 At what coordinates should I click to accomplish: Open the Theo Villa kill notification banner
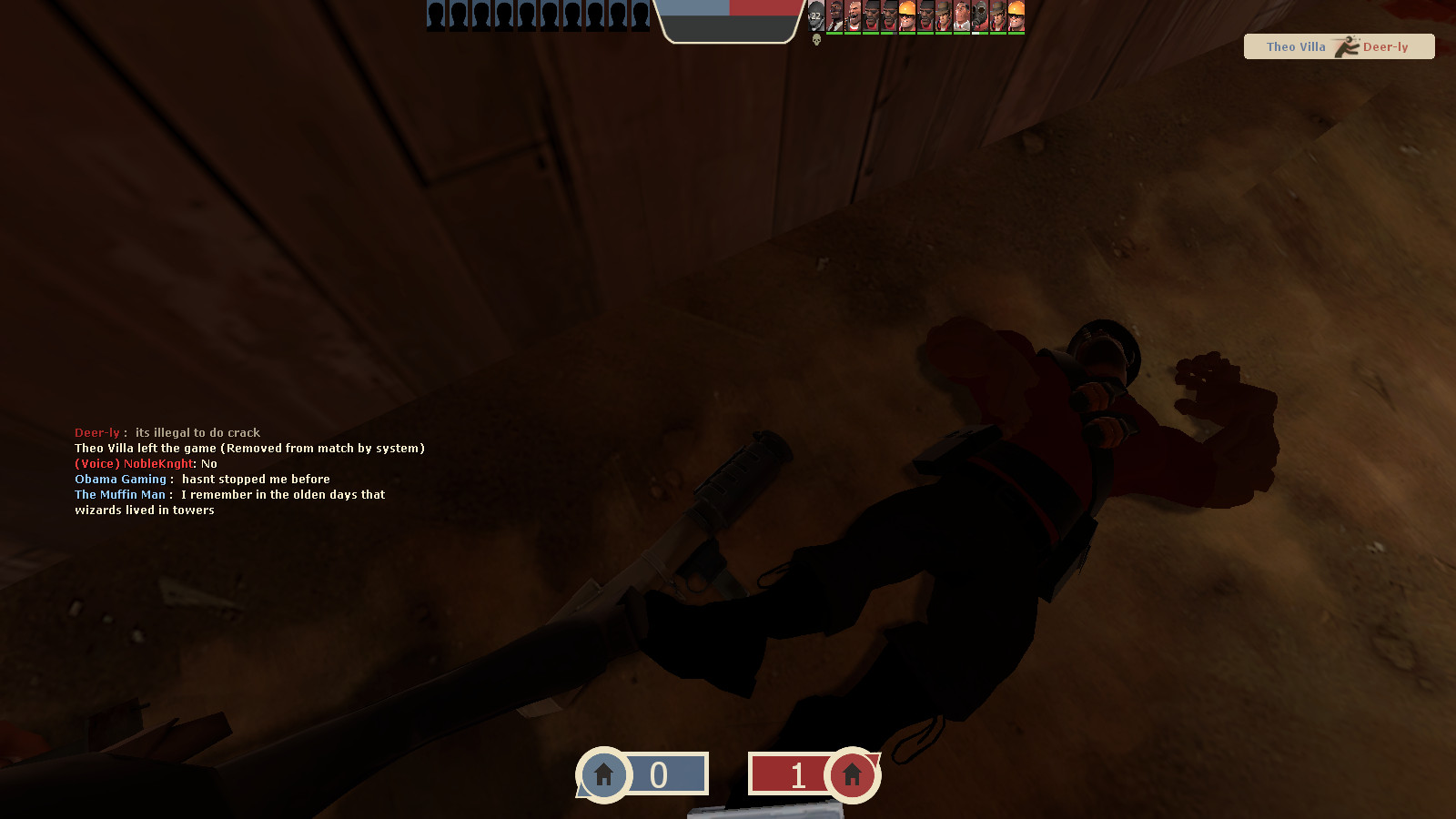click(x=1339, y=46)
